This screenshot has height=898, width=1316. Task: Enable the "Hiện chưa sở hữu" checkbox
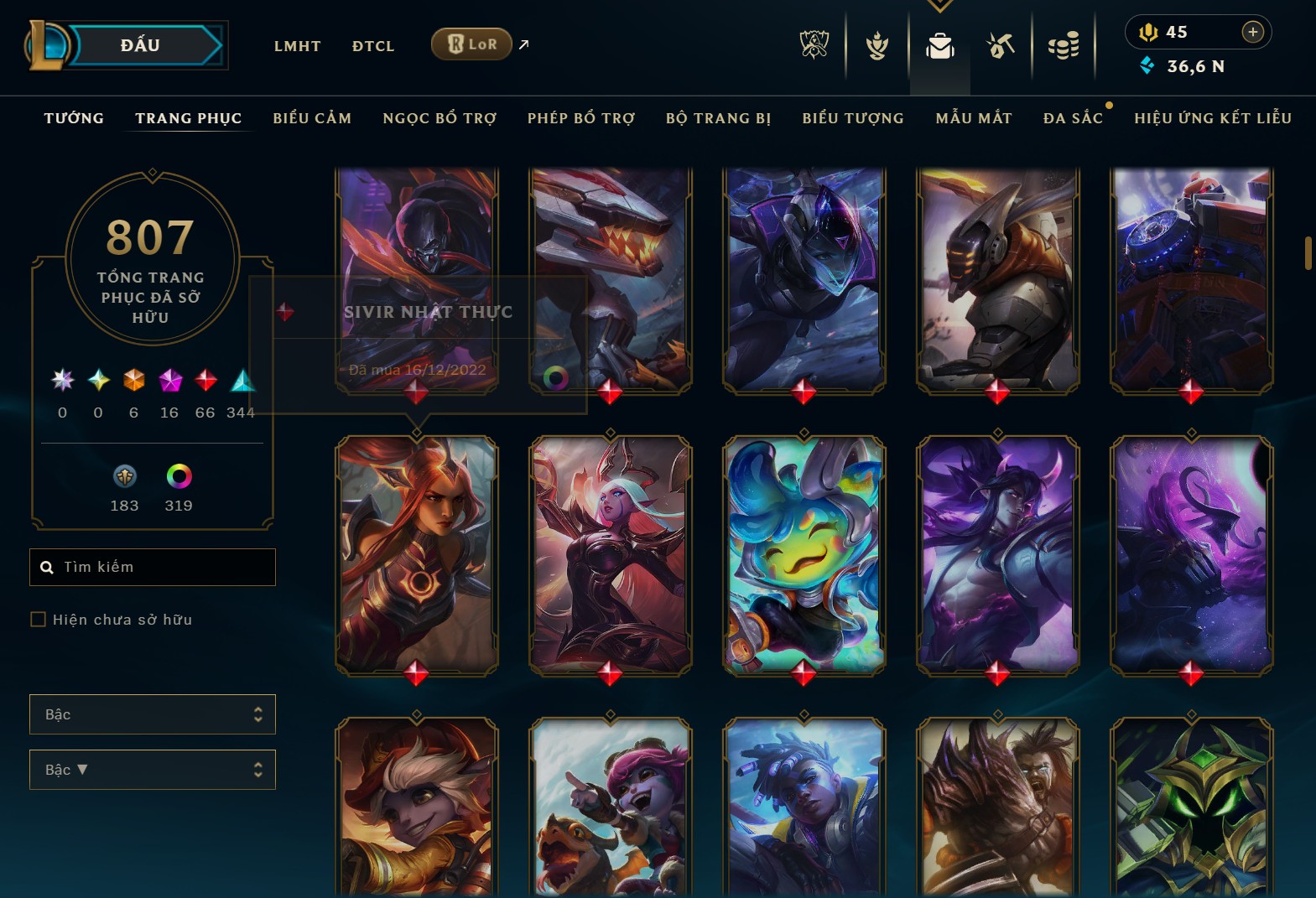tap(39, 619)
